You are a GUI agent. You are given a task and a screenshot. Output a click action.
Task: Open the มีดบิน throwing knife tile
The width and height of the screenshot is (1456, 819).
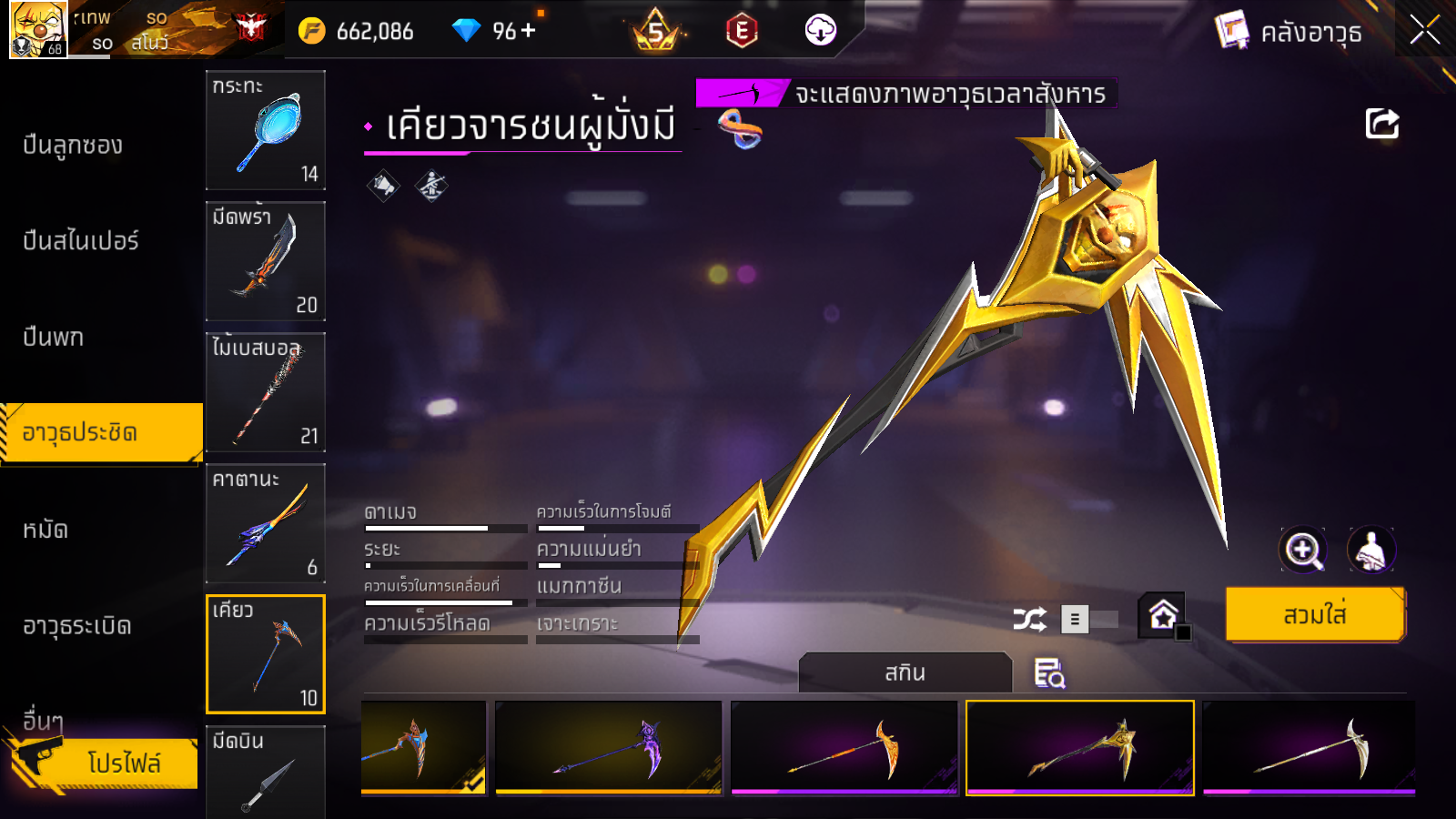click(x=266, y=772)
